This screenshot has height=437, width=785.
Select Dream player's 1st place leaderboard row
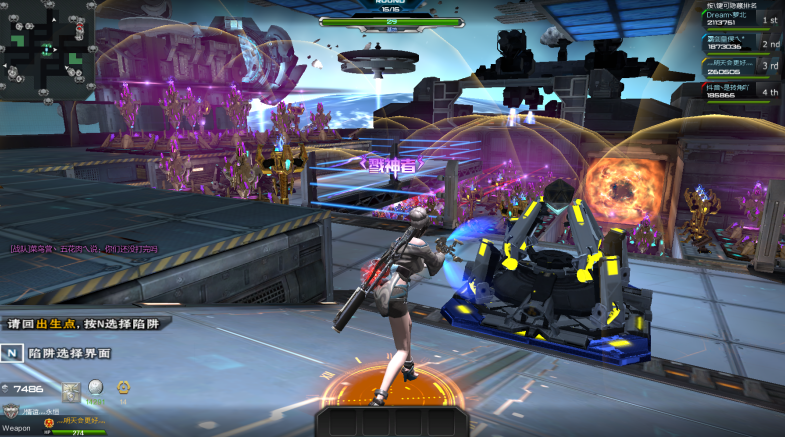[741, 19]
